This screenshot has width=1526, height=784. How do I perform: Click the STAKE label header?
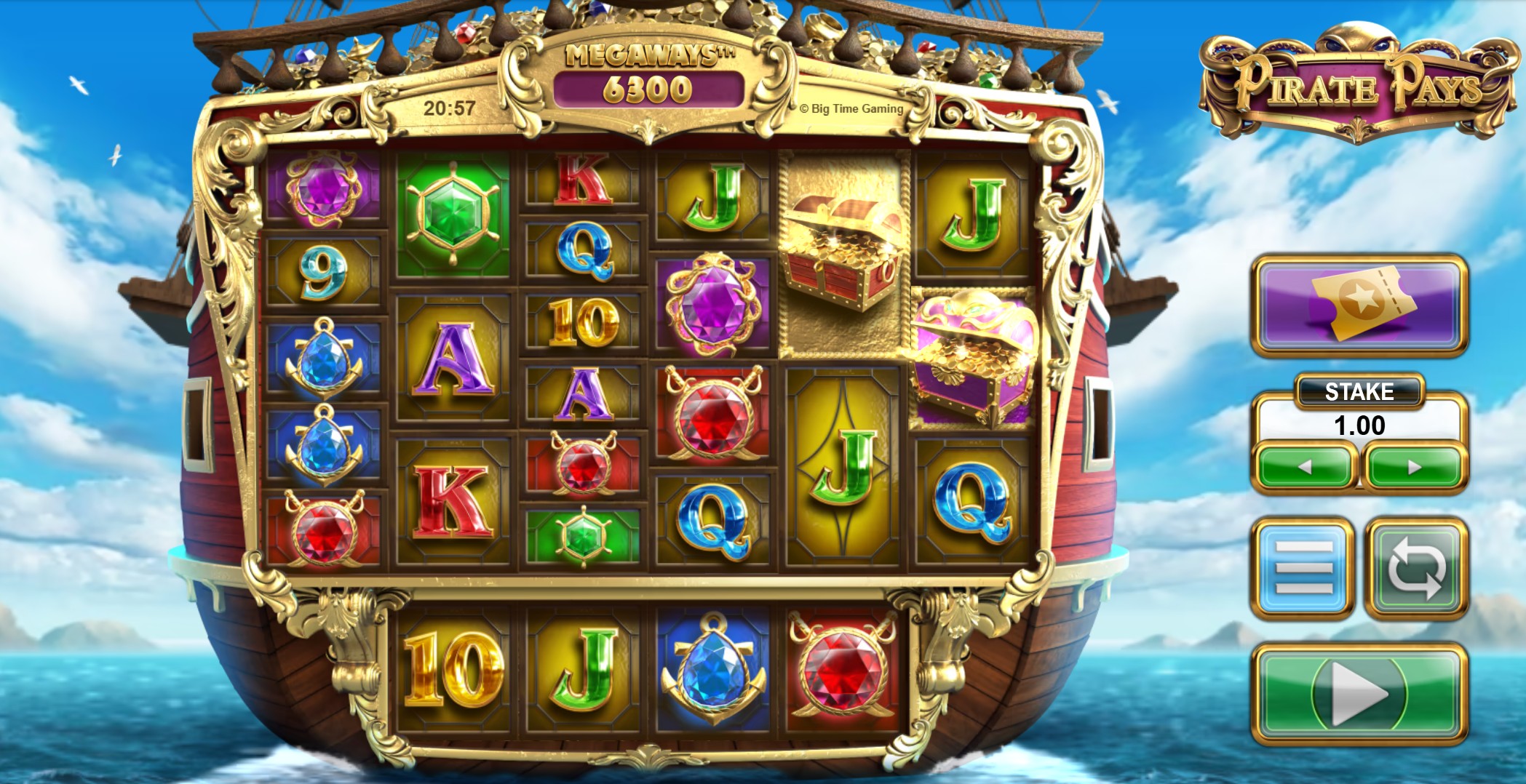[x=1359, y=391]
